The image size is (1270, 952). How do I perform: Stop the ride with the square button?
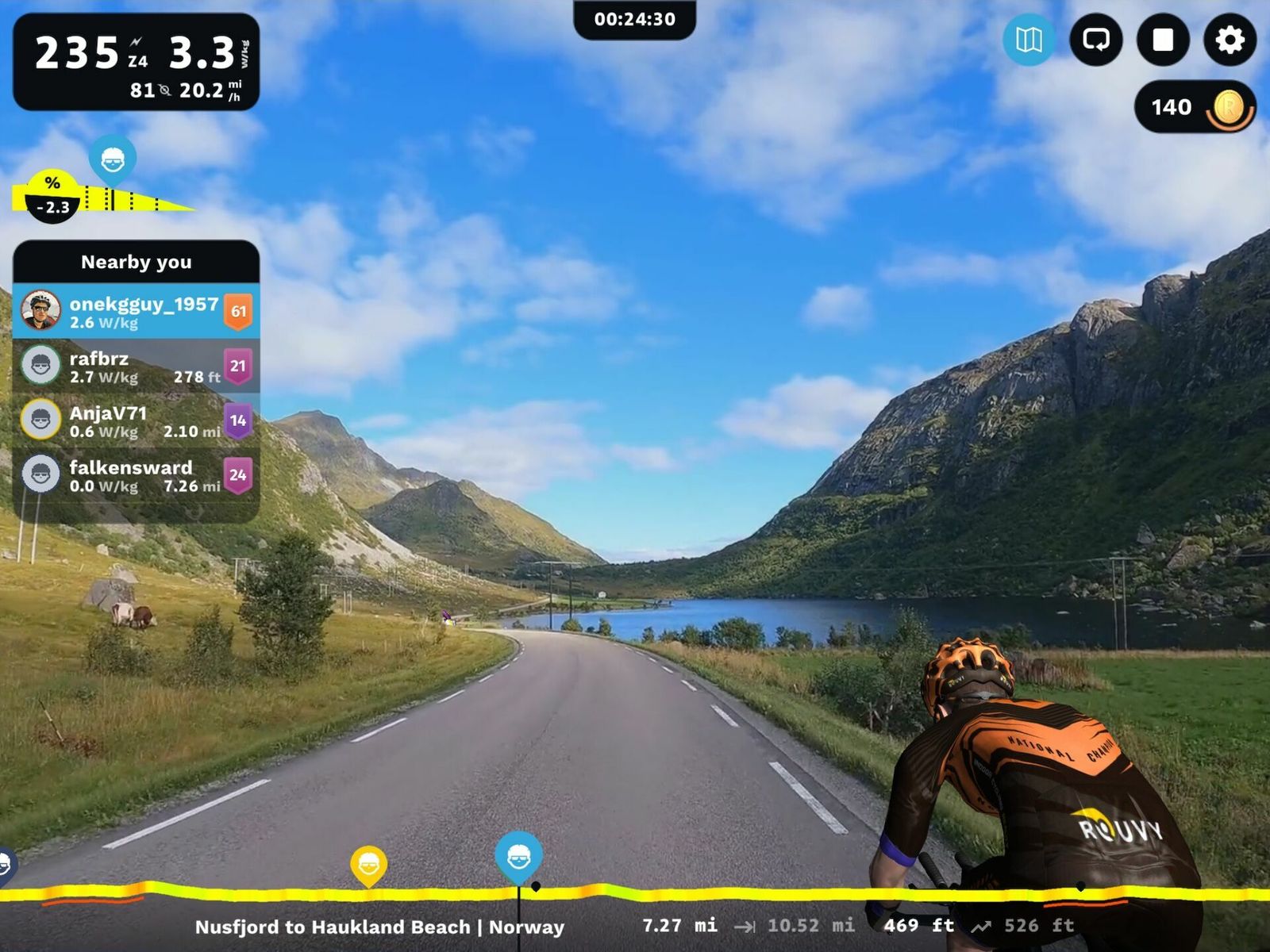click(x=1163, y=40)
